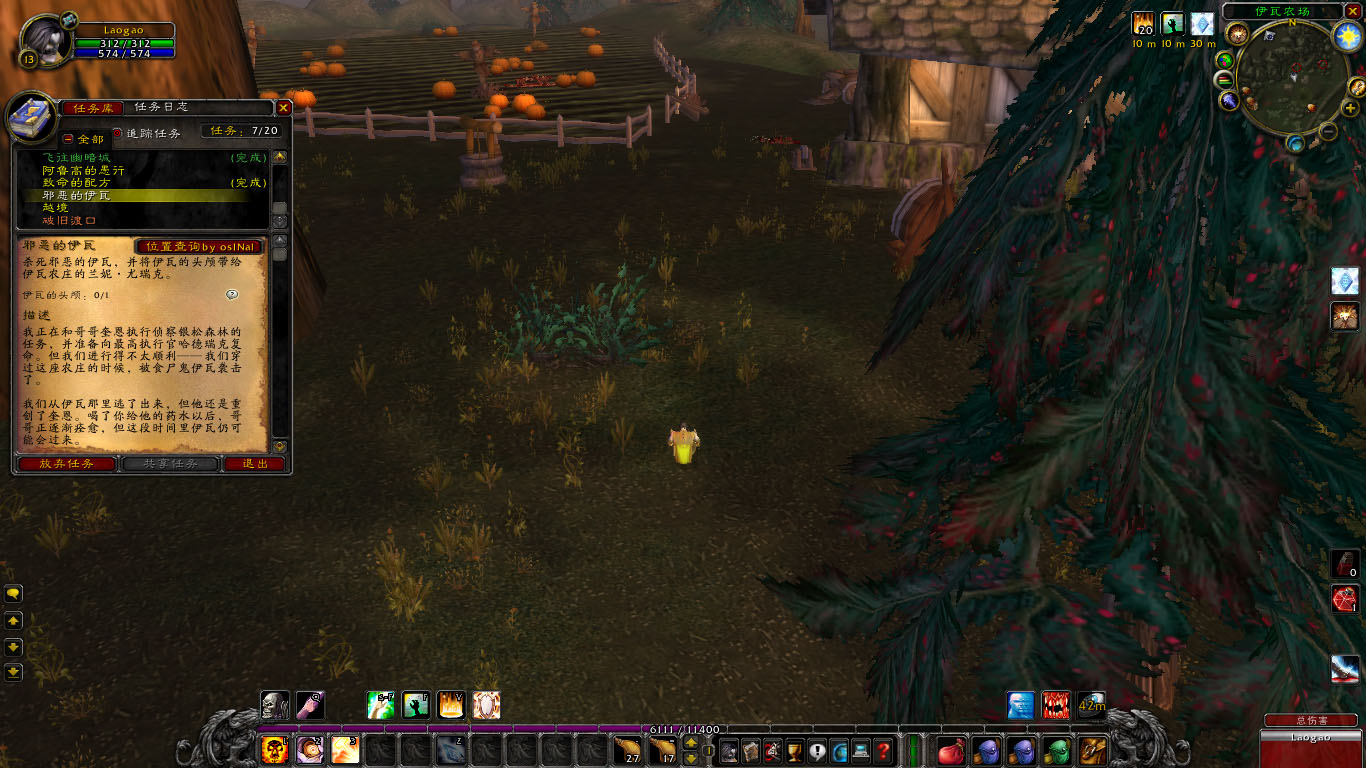Click the Laogao player portrait
1366x768 pixels.
[x=45, y=42]
